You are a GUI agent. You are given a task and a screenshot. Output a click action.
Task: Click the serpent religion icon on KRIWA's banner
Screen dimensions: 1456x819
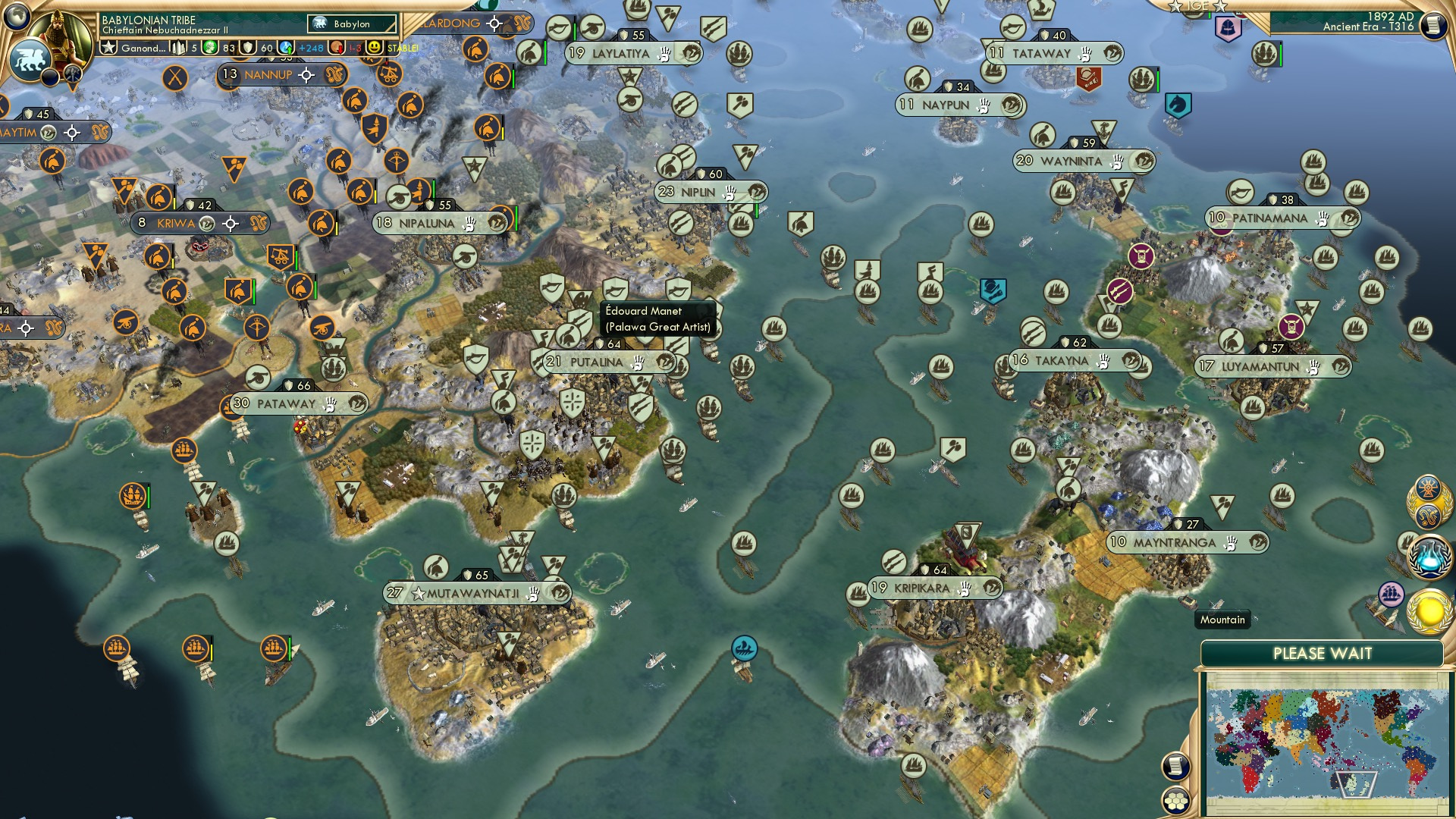pos(258,224)
